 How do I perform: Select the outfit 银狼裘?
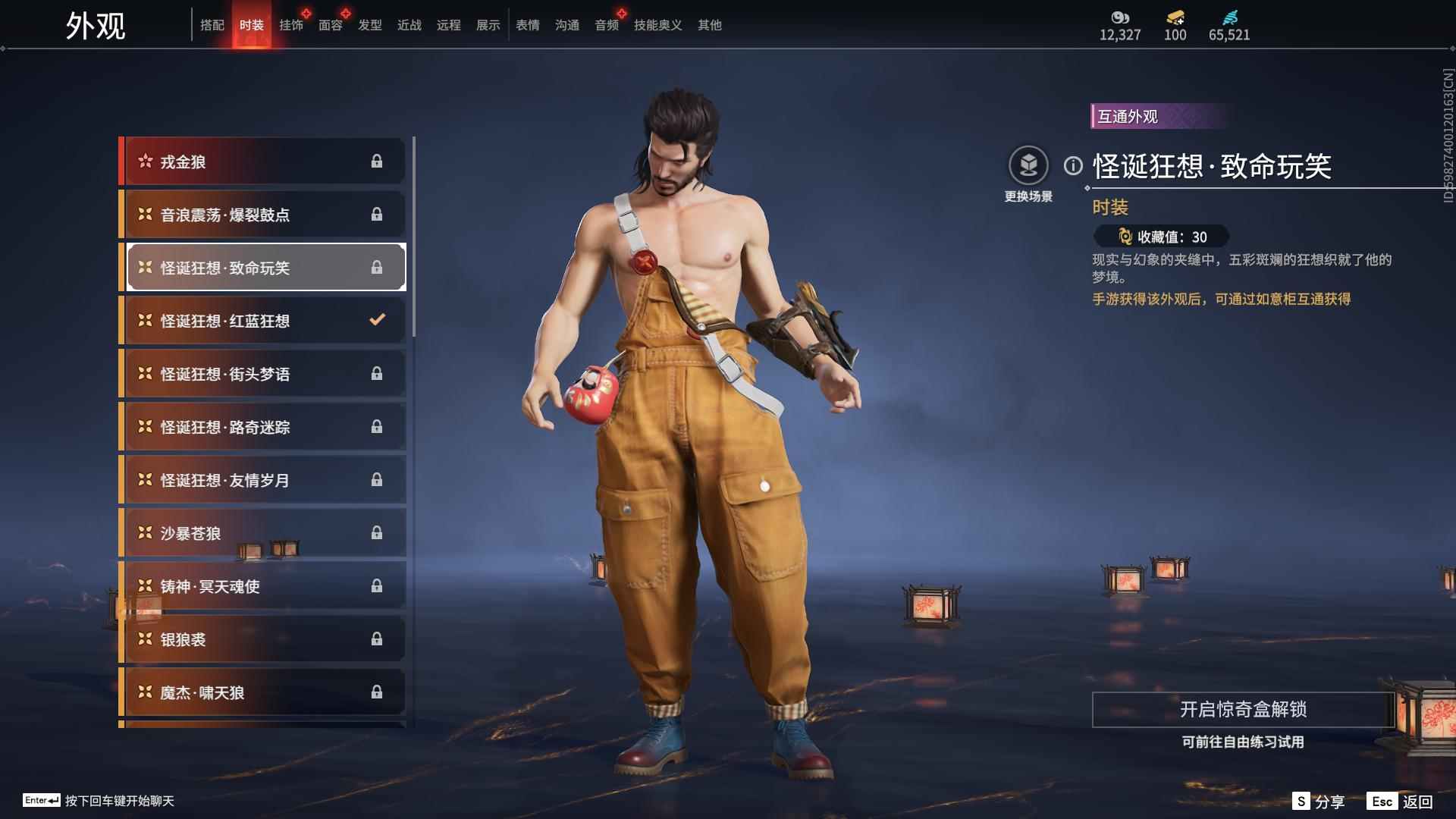[262, 639]
